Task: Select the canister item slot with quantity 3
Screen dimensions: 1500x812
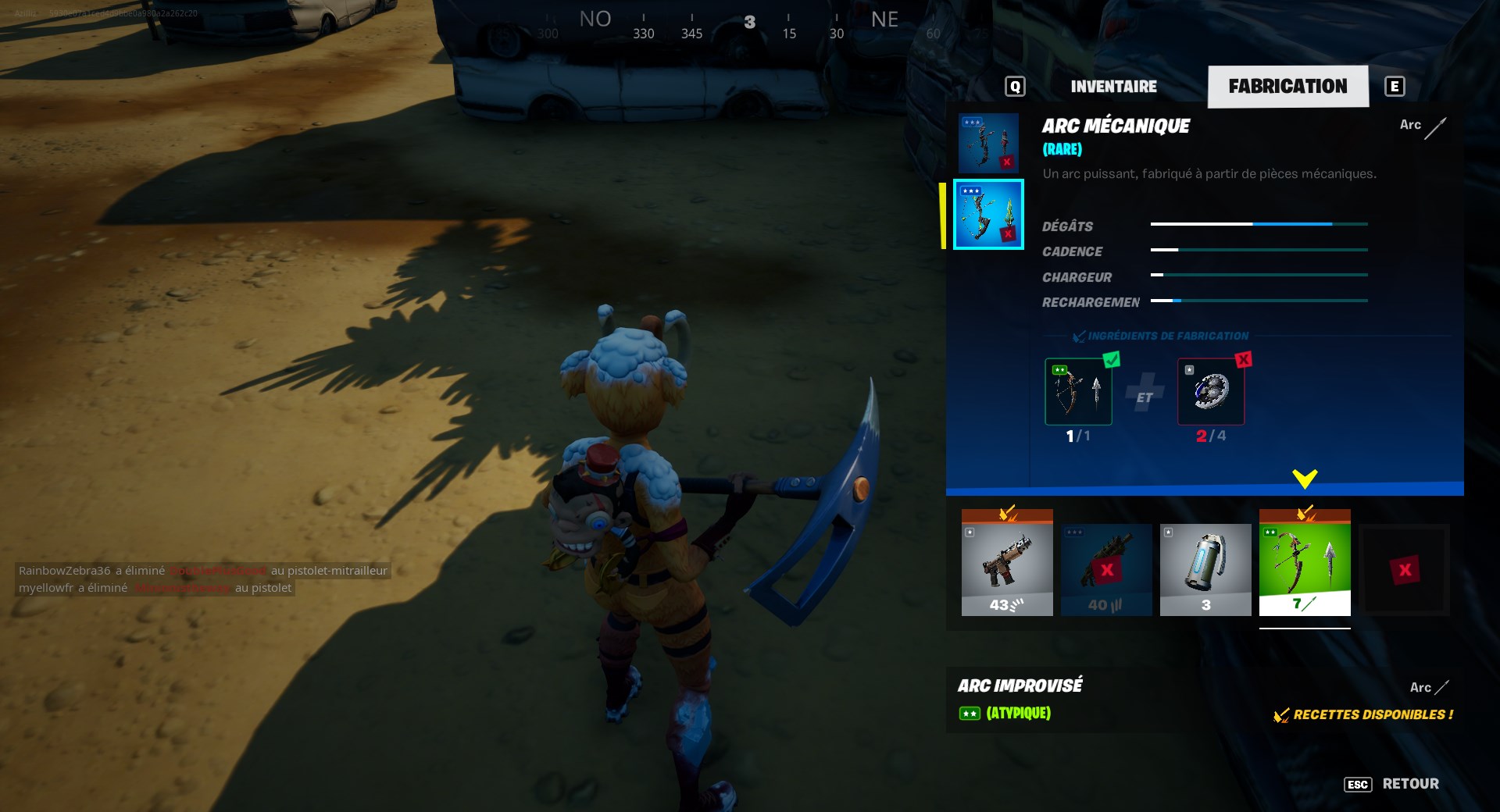Action: 1205,570
